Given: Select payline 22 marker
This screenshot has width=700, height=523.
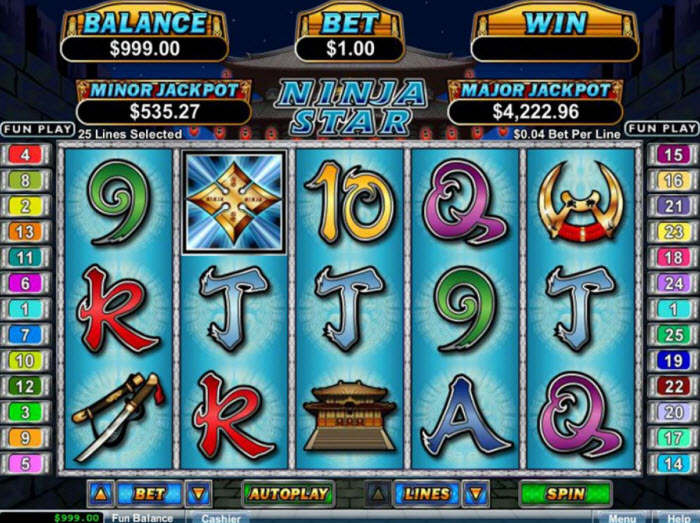Looking at the screenshot, I should click(672, 386).
